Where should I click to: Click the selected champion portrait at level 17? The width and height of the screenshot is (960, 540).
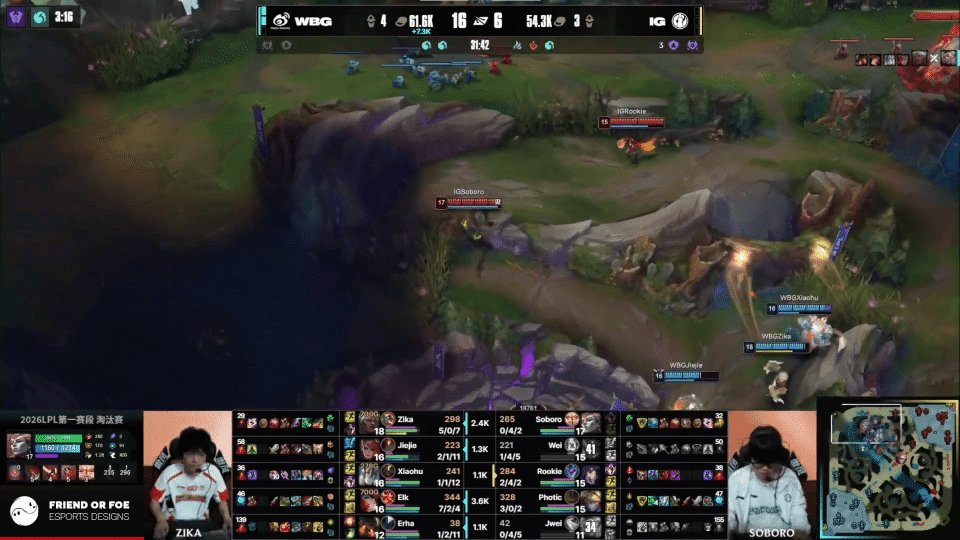pos(19,445)
